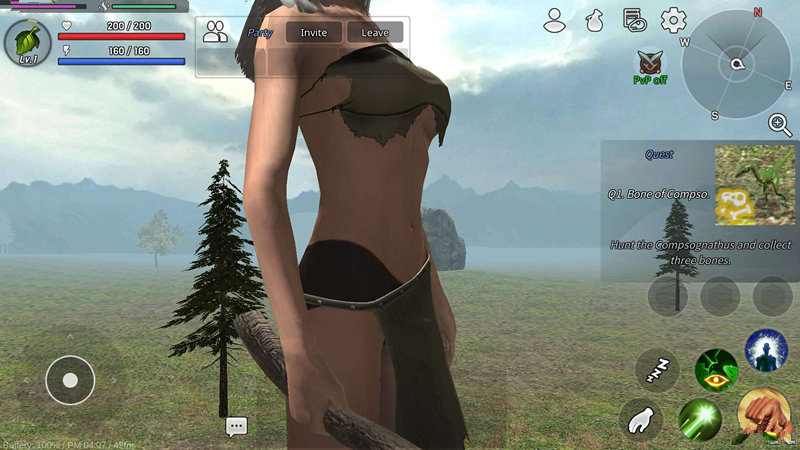Cast the green energy burst skill

[x=700, y=420]
